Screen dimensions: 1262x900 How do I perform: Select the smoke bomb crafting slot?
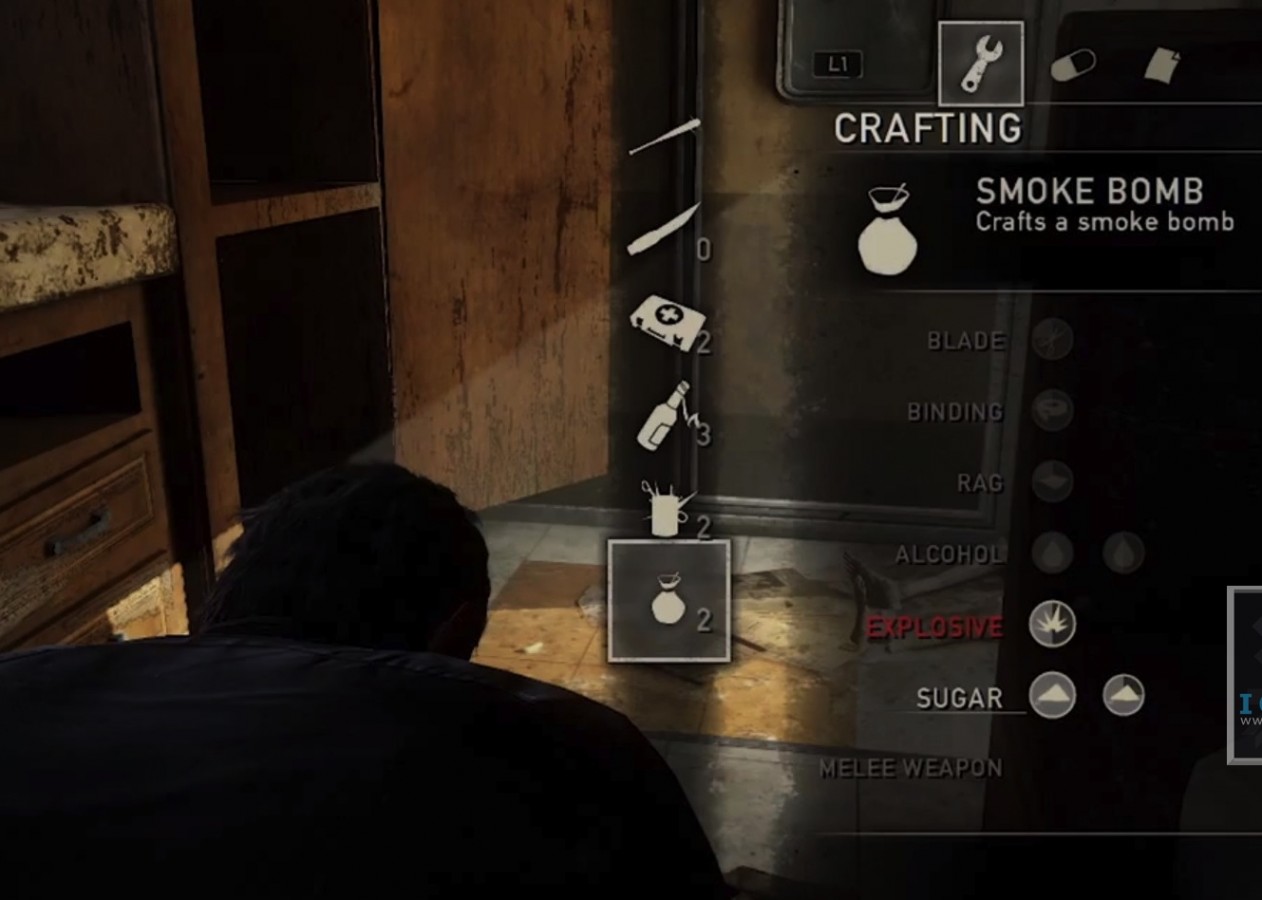tap(669, 601)
